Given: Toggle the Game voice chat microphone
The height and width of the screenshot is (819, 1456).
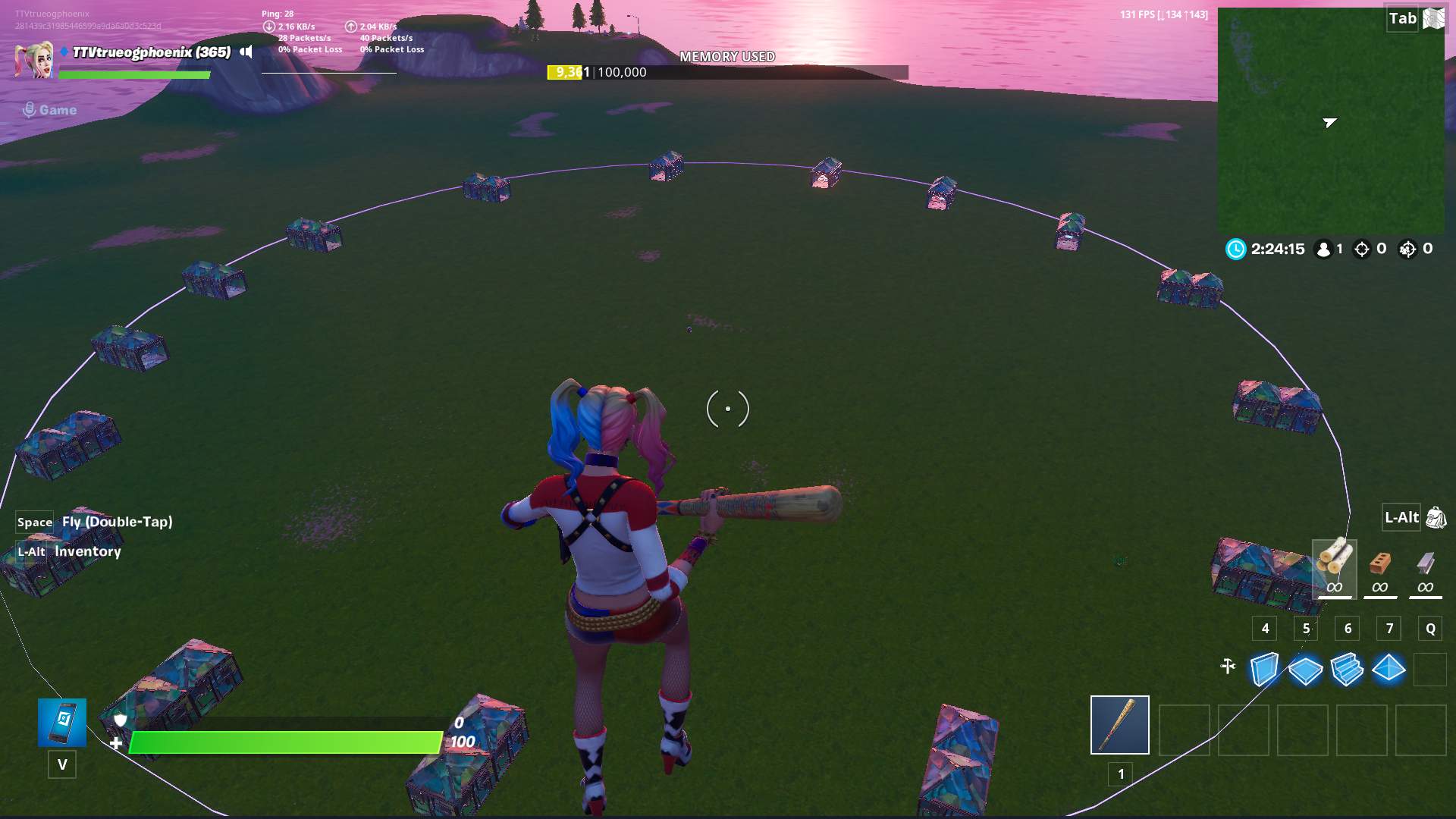Looking at the screenshot, I should pos(29,108).
